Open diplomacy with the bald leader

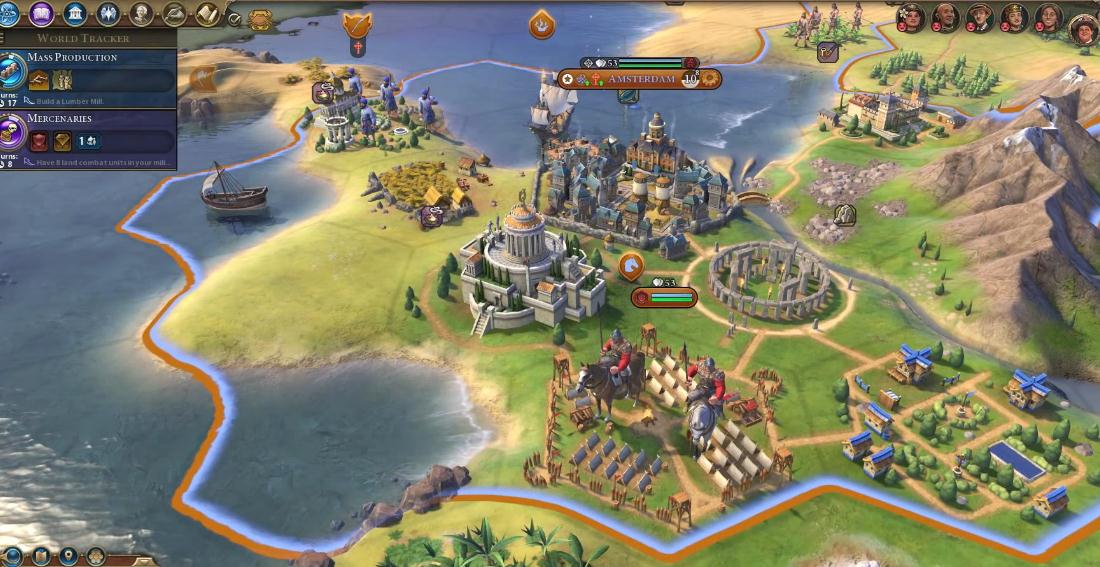946,16
